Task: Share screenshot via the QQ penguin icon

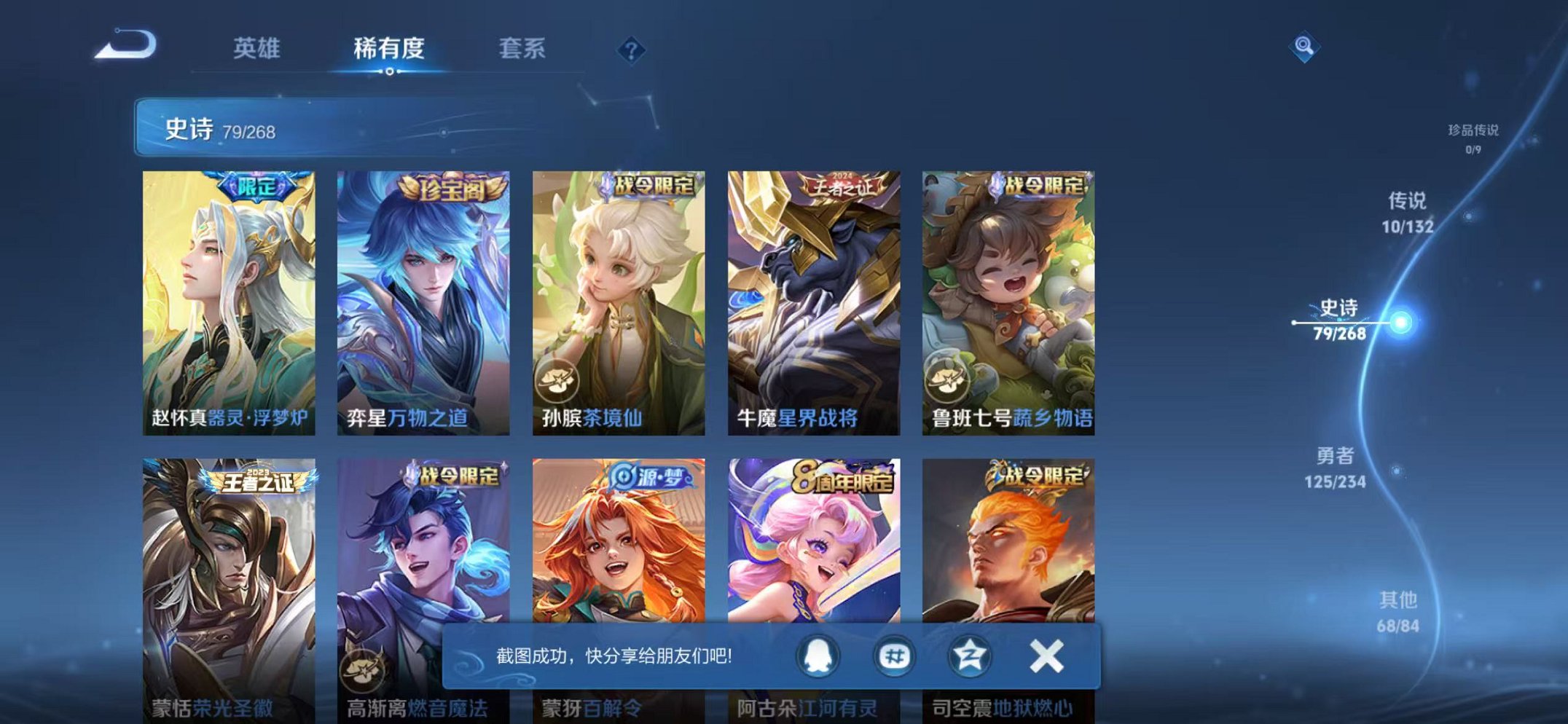Action: (x=818, y=658)
